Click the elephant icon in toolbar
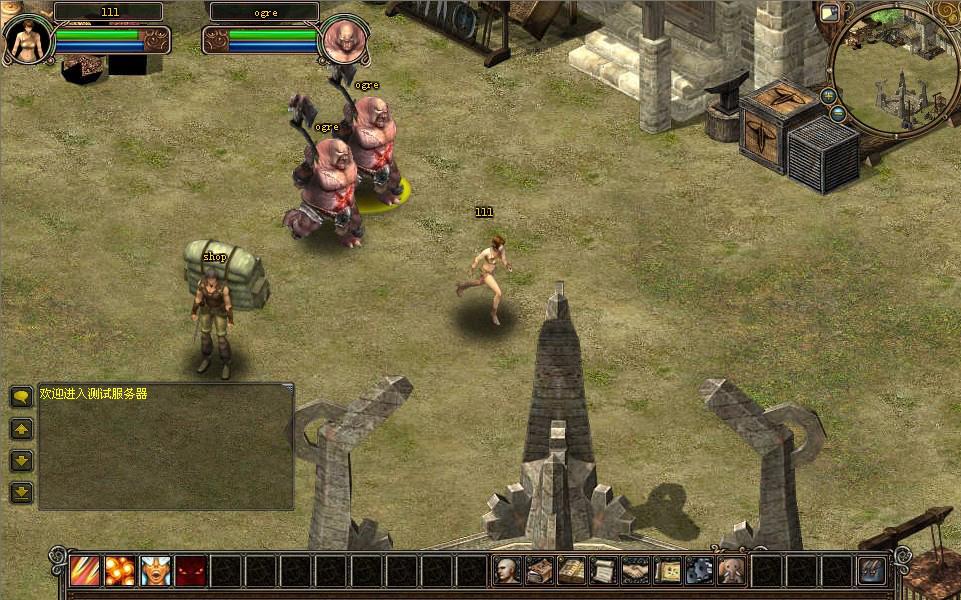Screen dimensions: 961x600 tap(732, 571)
